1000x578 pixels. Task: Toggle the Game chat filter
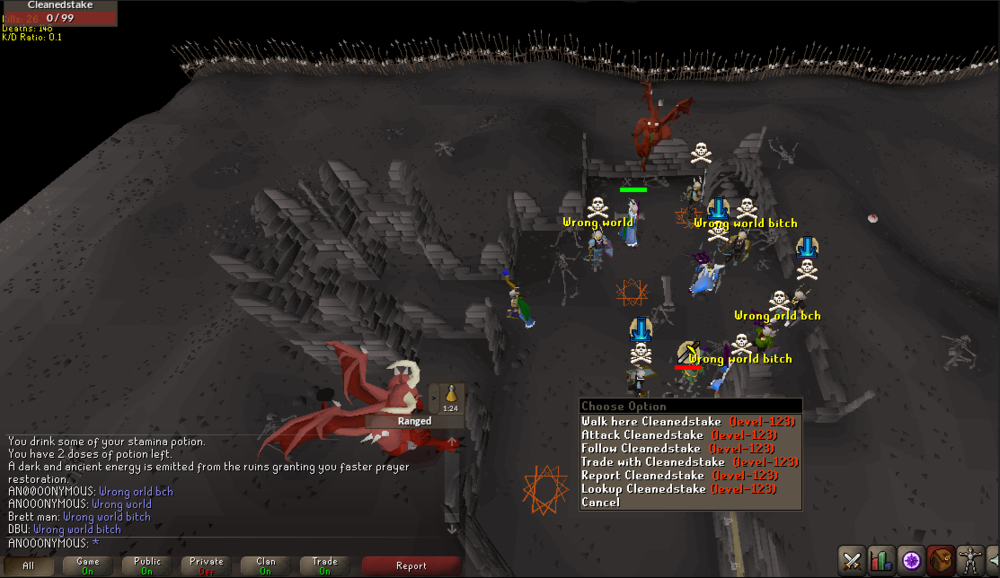[x=87, y=566]
